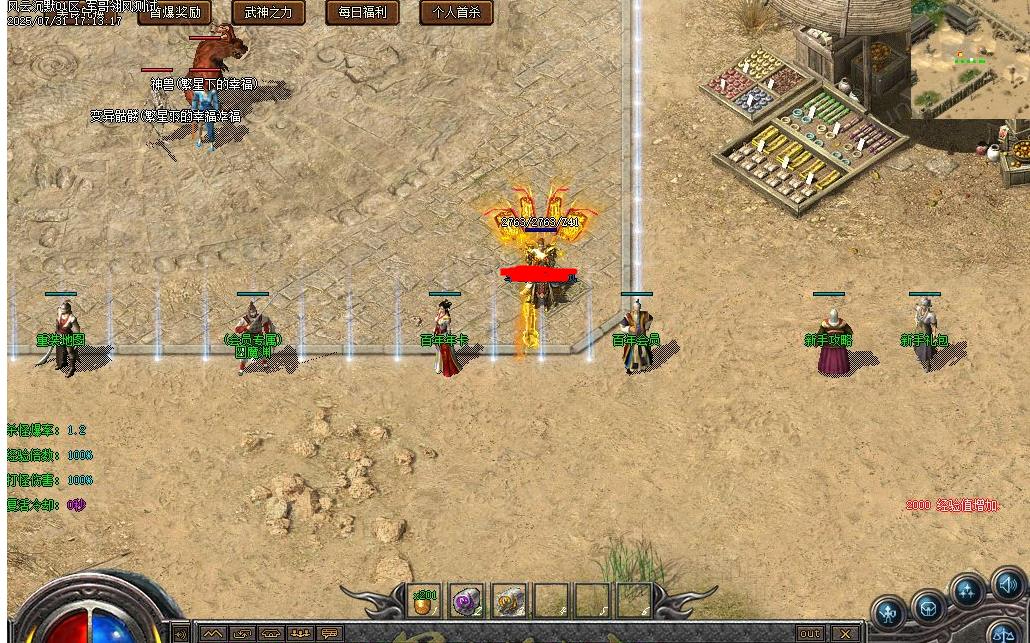The width and height of the screenshot is (1030, 643).
Task: Select the 个人首杀 button
Action: [x=456, y=13]
